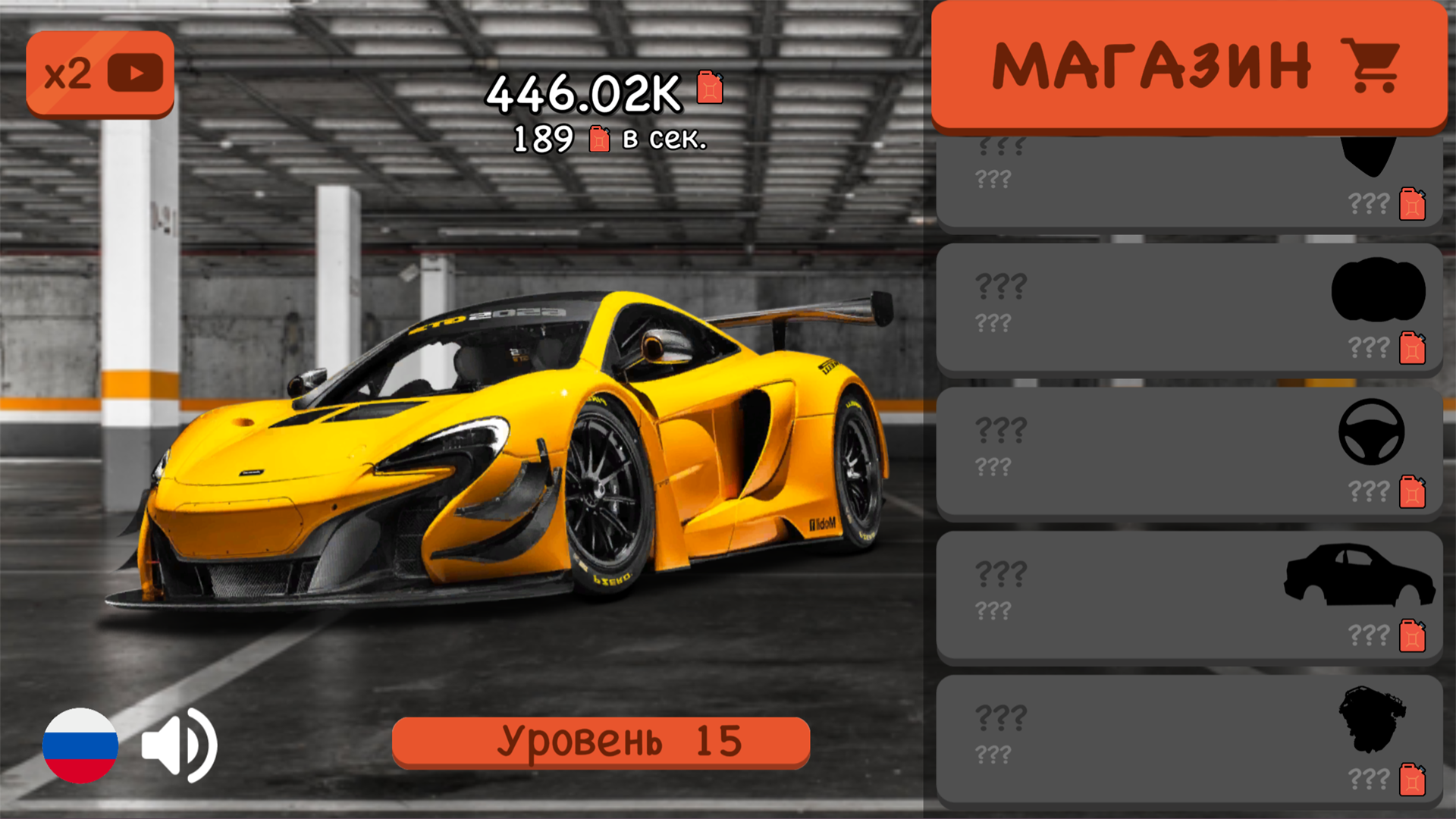The height and width of the screenshot is (819, 1456).
Task: Switch language via the Russian flag
Action: point(81,745)
